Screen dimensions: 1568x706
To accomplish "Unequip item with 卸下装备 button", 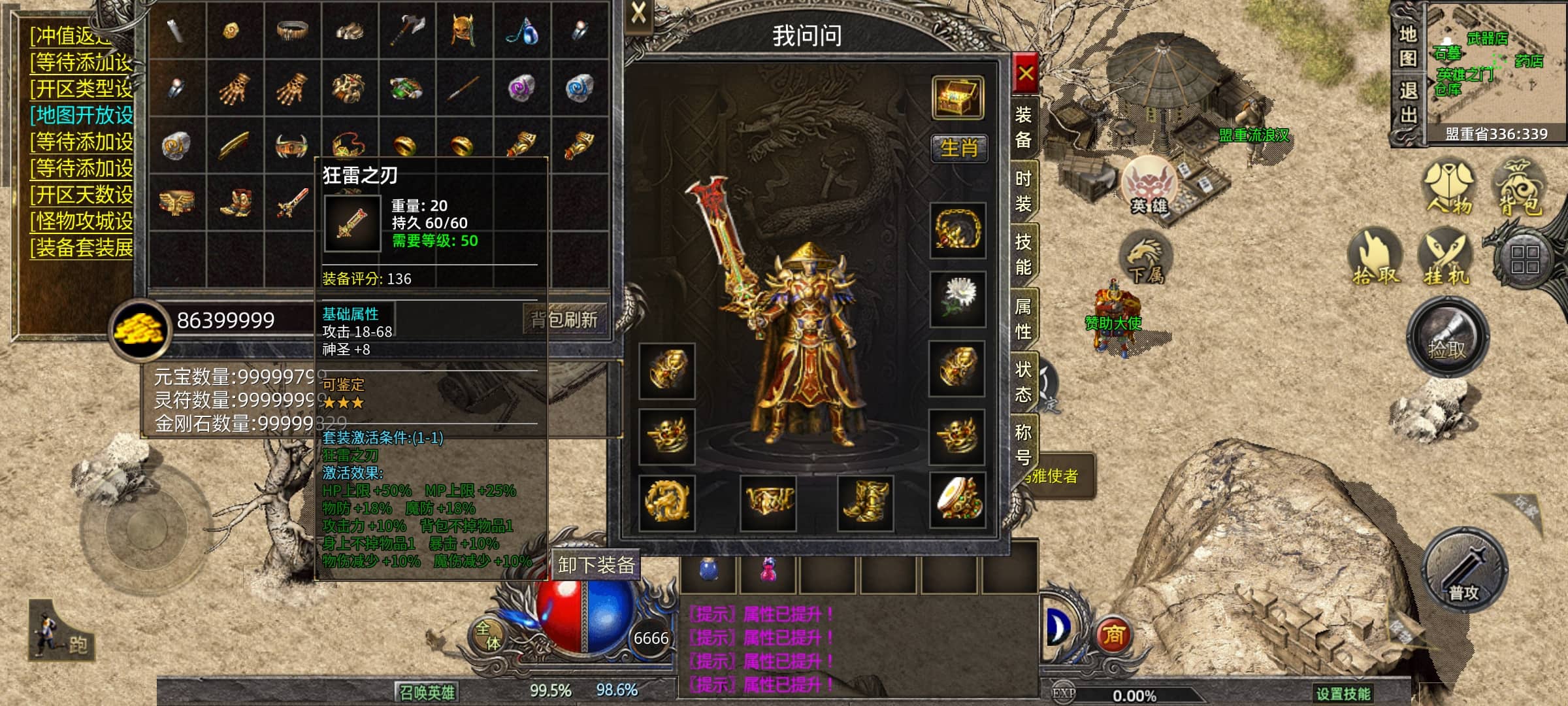I will (596, 565).
